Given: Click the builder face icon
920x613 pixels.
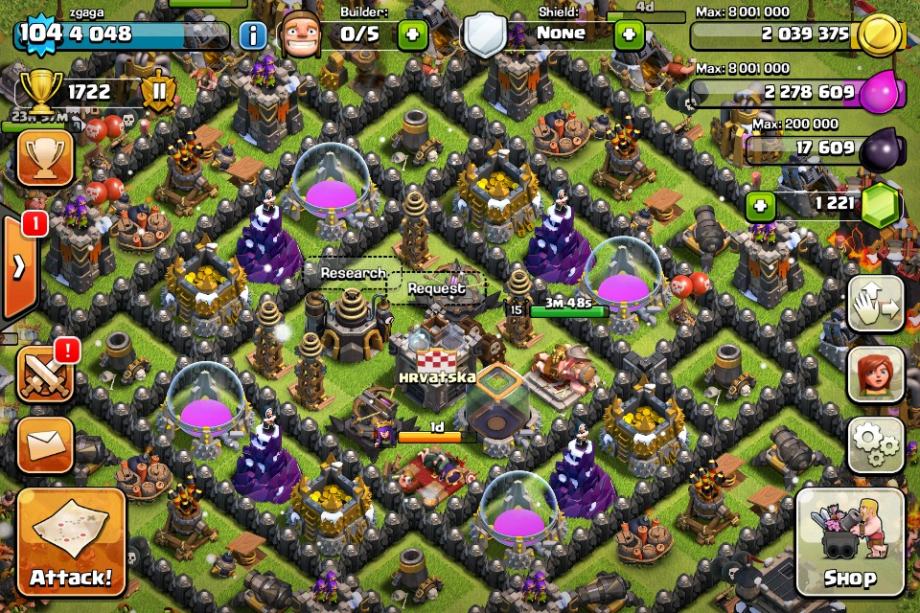Looking at the screenshot, I should 299,35.
